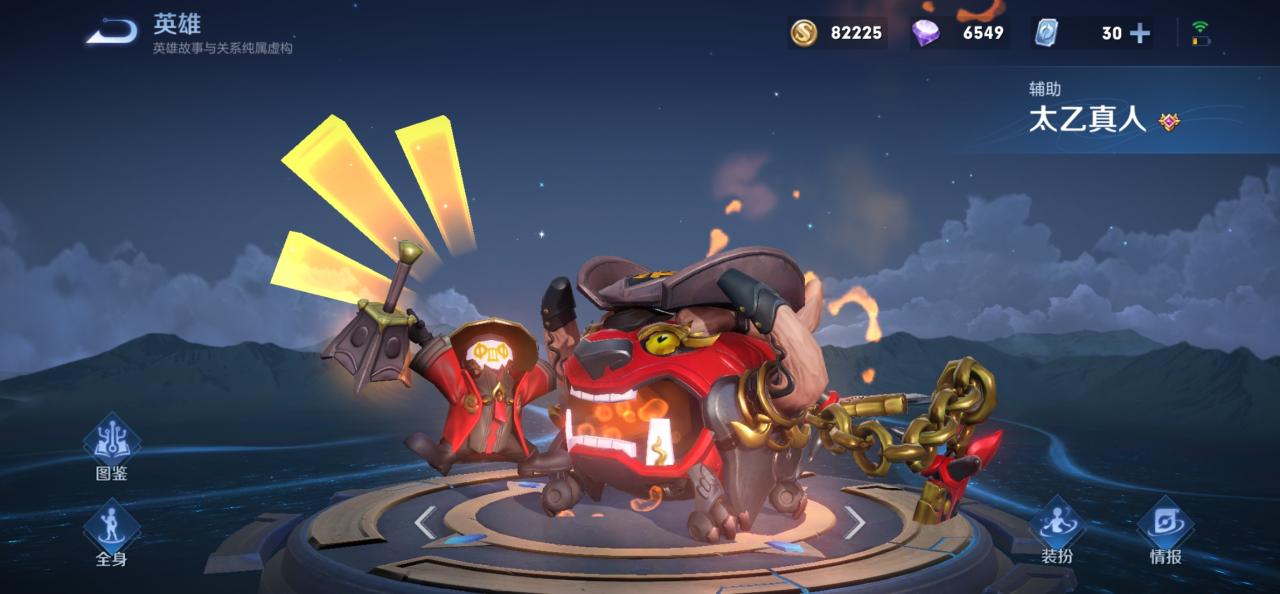1280x594 pixels.
Task: Switch to the next hero with right arrow
Action: point(854,521)
